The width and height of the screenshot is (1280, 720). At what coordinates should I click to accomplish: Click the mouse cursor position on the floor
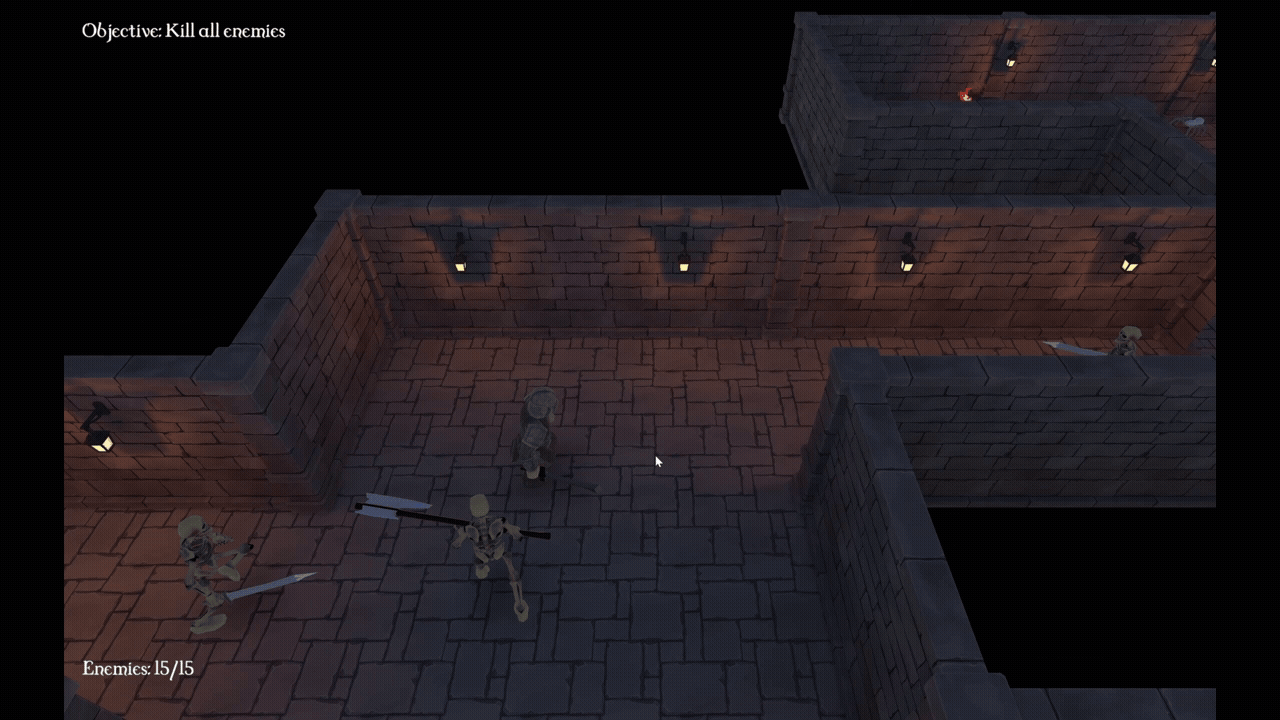tap(658, 462)
